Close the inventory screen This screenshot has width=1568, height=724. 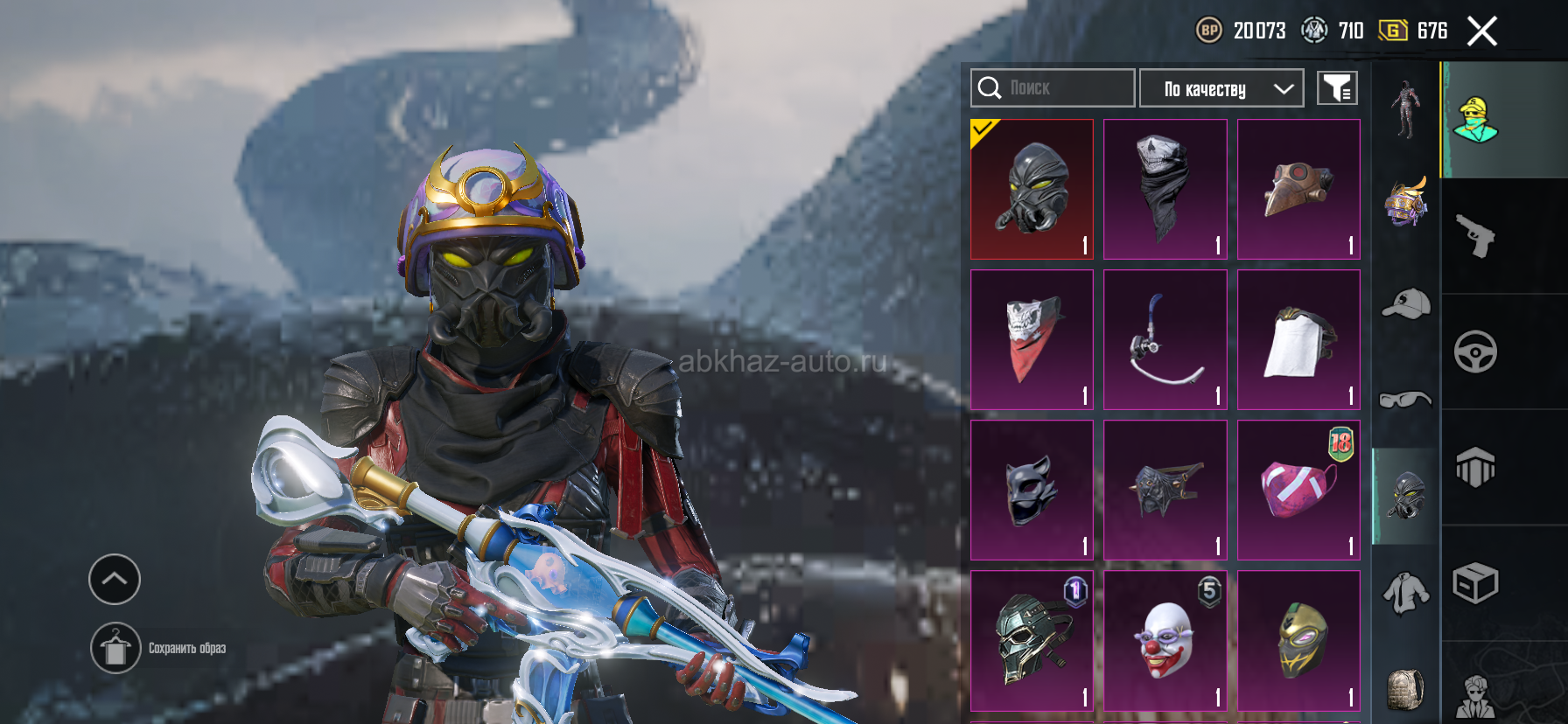(1482, 31)
